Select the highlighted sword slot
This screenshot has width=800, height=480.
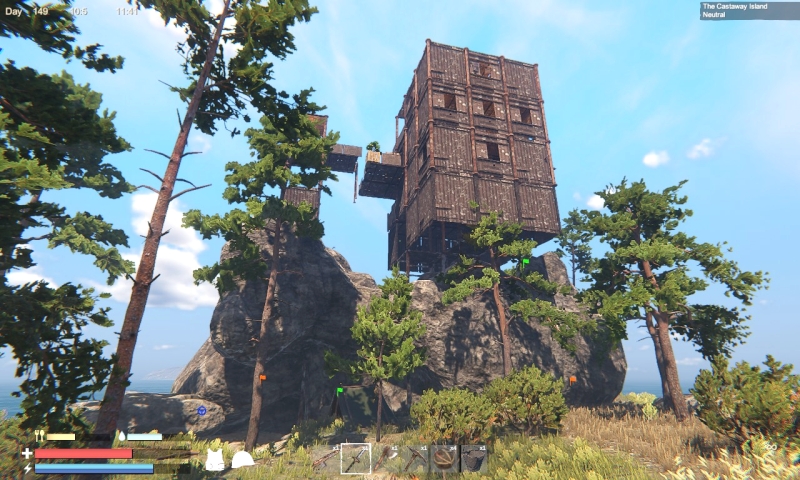tap(356, 459)
